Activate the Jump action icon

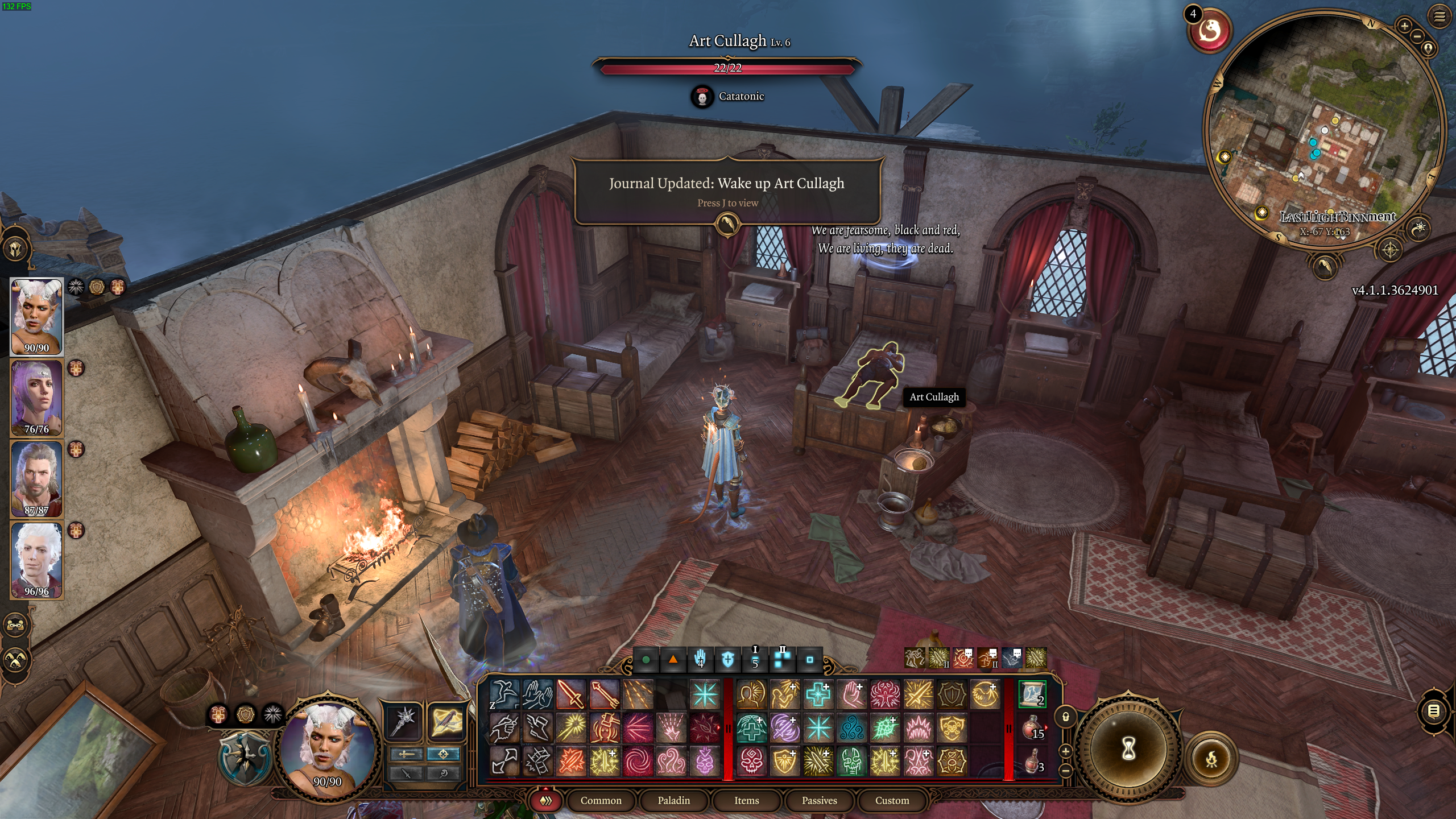tap(504, 694)
